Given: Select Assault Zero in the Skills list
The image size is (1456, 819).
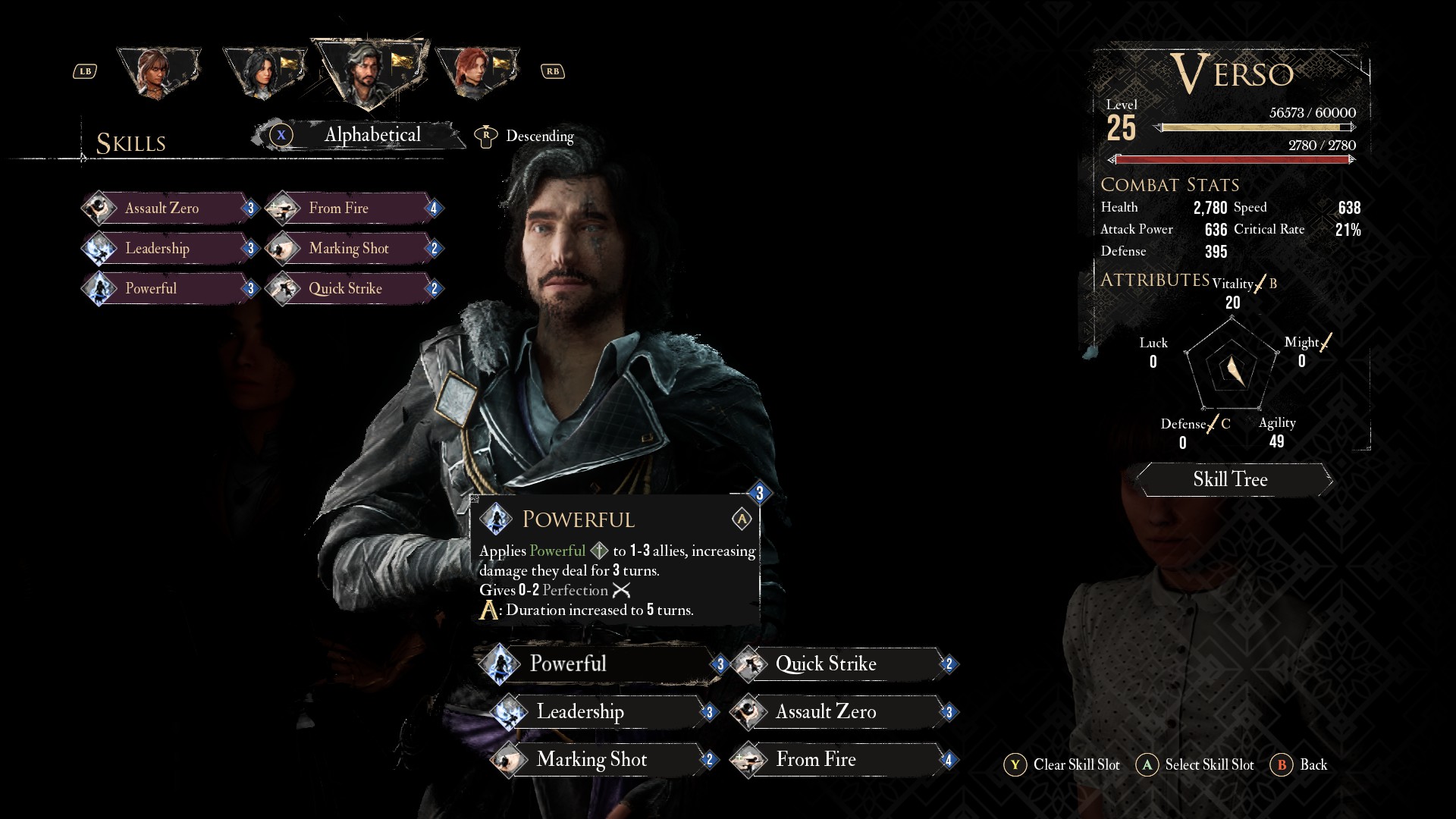Looking at the screenshot, I should [x=168, y=209].
